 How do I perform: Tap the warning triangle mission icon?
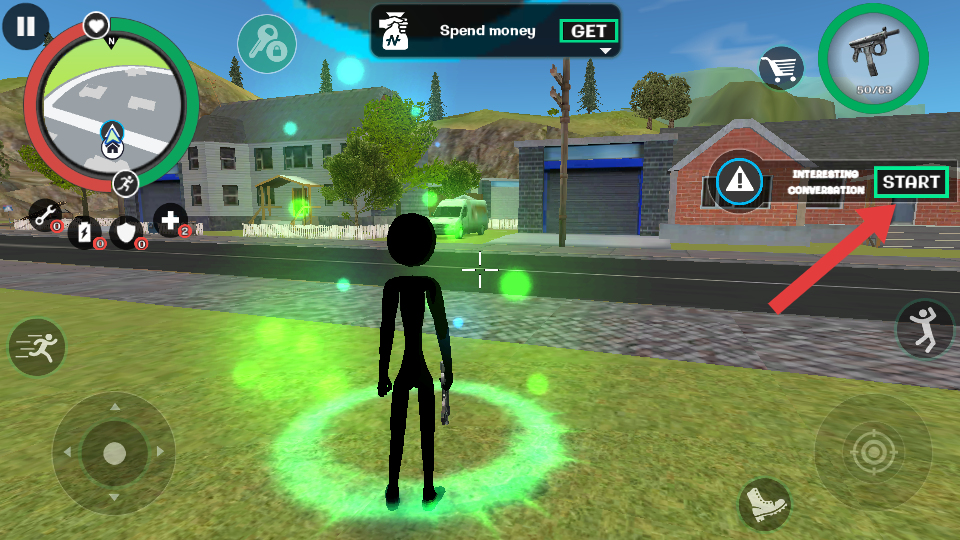740,181
